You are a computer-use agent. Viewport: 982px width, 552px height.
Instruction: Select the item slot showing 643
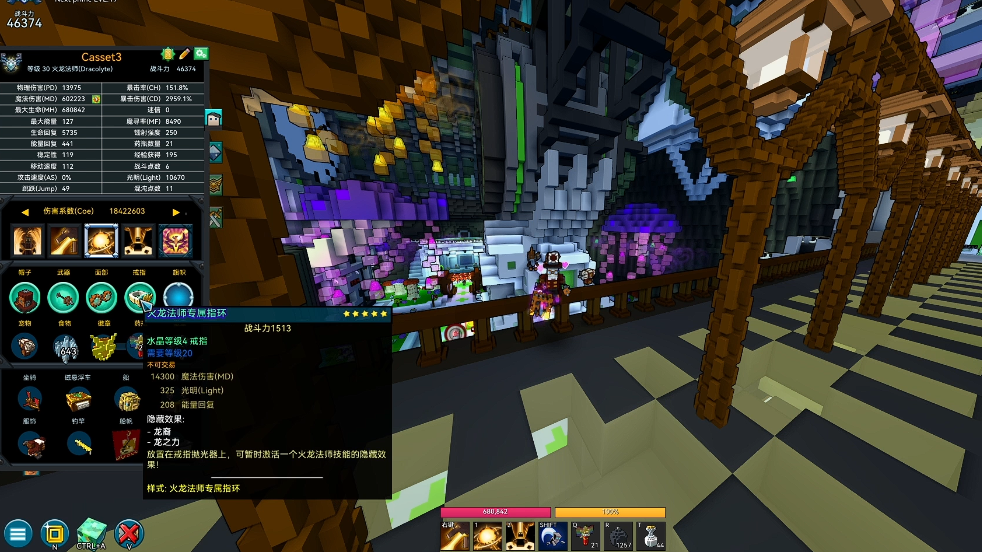click(x=66, y=347)
